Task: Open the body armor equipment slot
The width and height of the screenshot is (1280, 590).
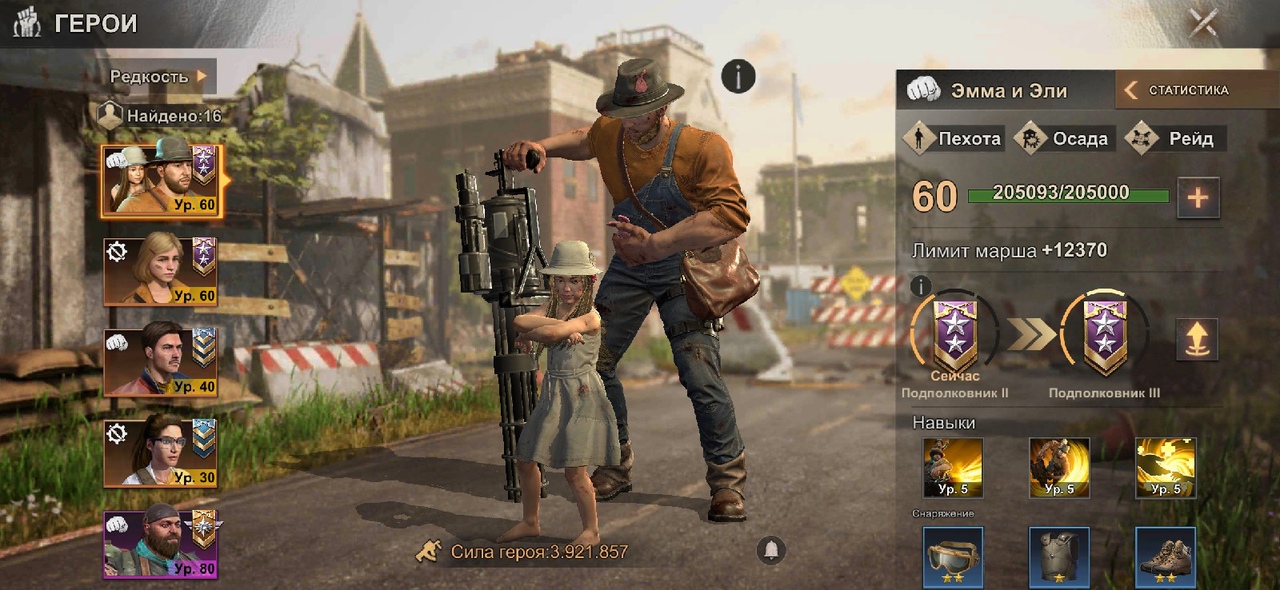Action: coord(1059,557)
